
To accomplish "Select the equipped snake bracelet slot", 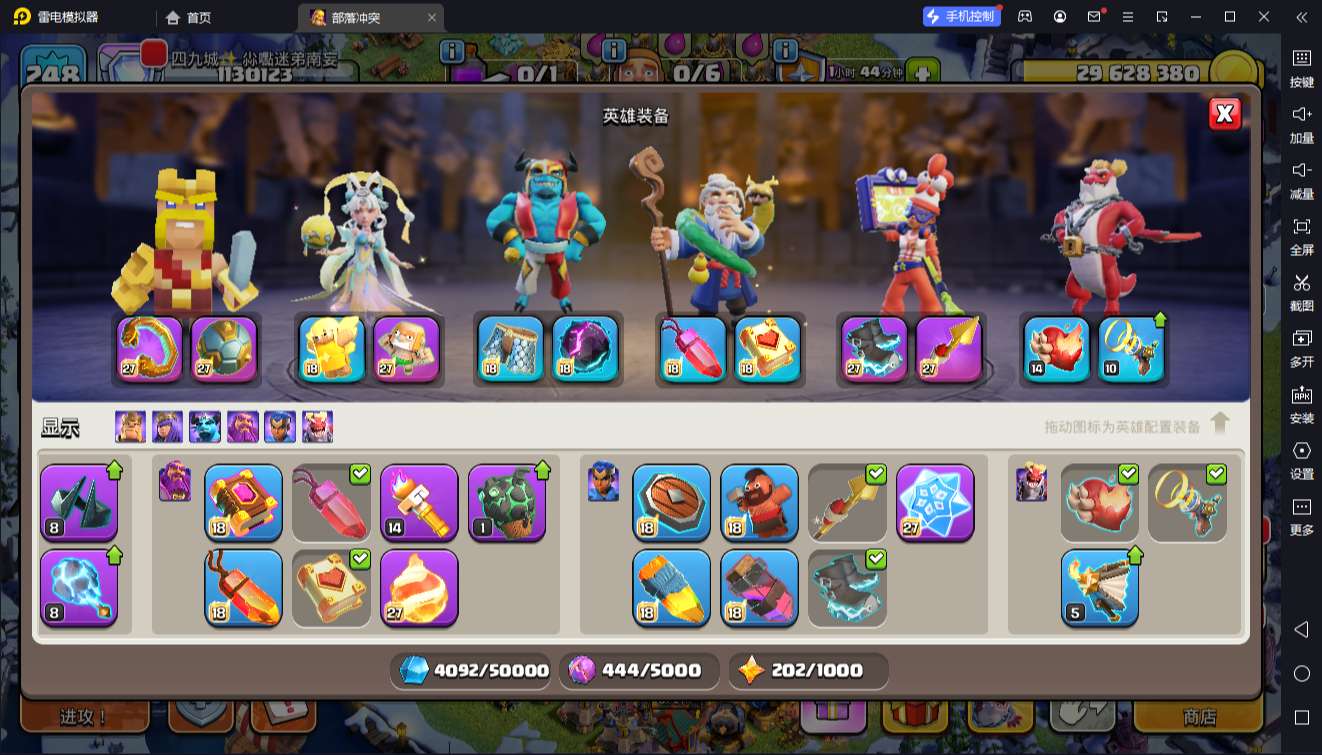I will (150, 349).
